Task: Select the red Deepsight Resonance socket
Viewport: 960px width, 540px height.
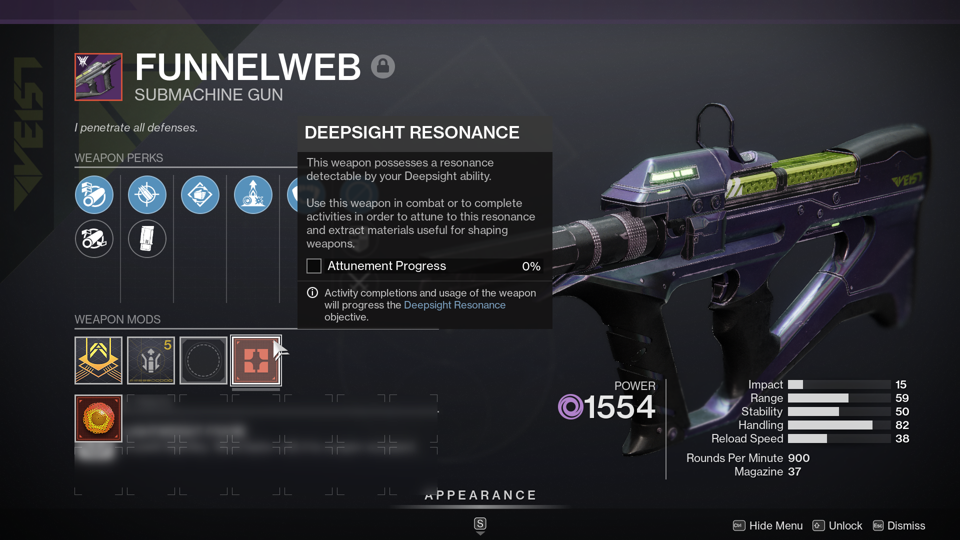Action: 256,360
